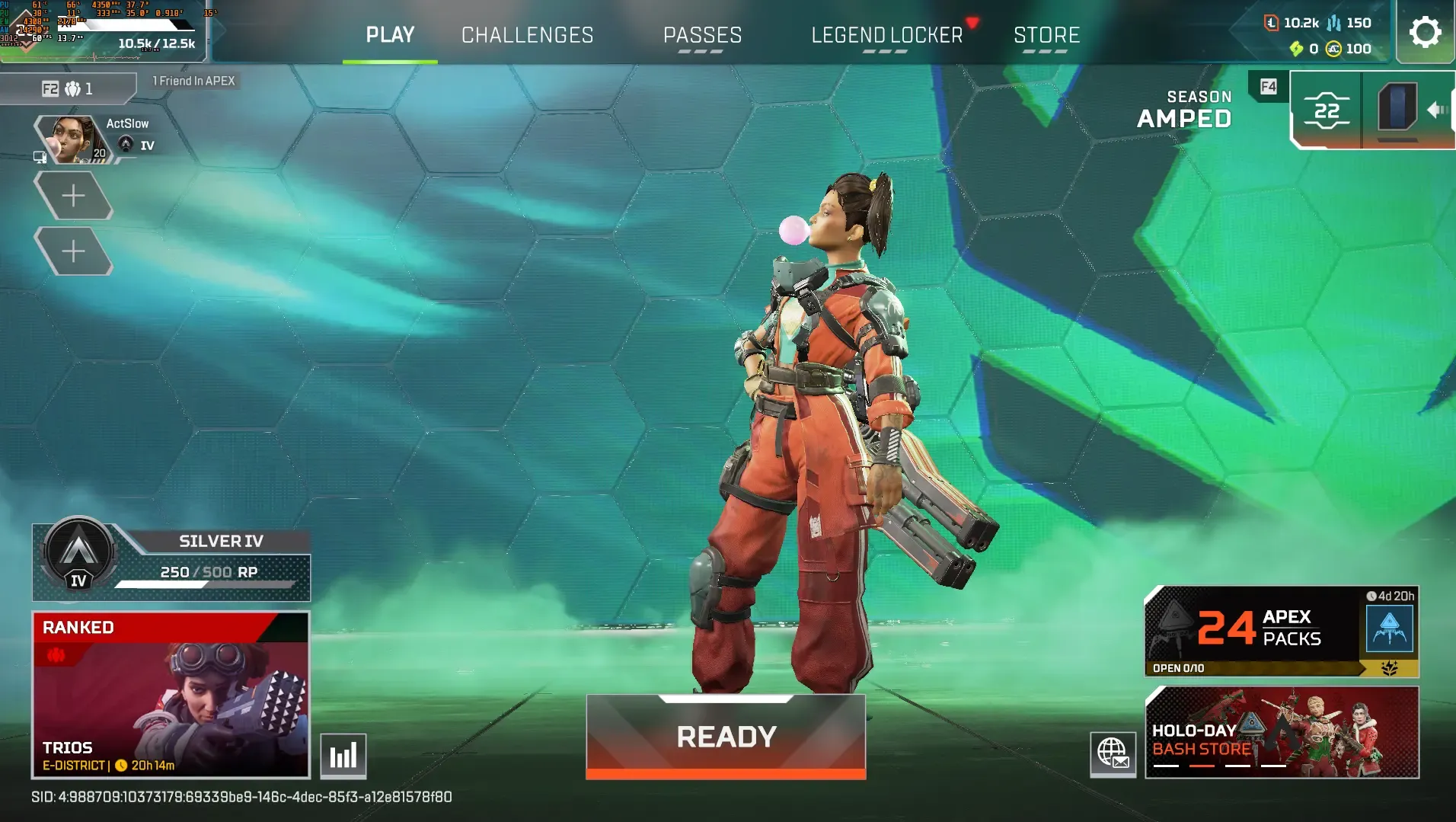This screenshot has width=1456, height=822.
Task: Open match stats via the bar chart icon
Action: 343,755
